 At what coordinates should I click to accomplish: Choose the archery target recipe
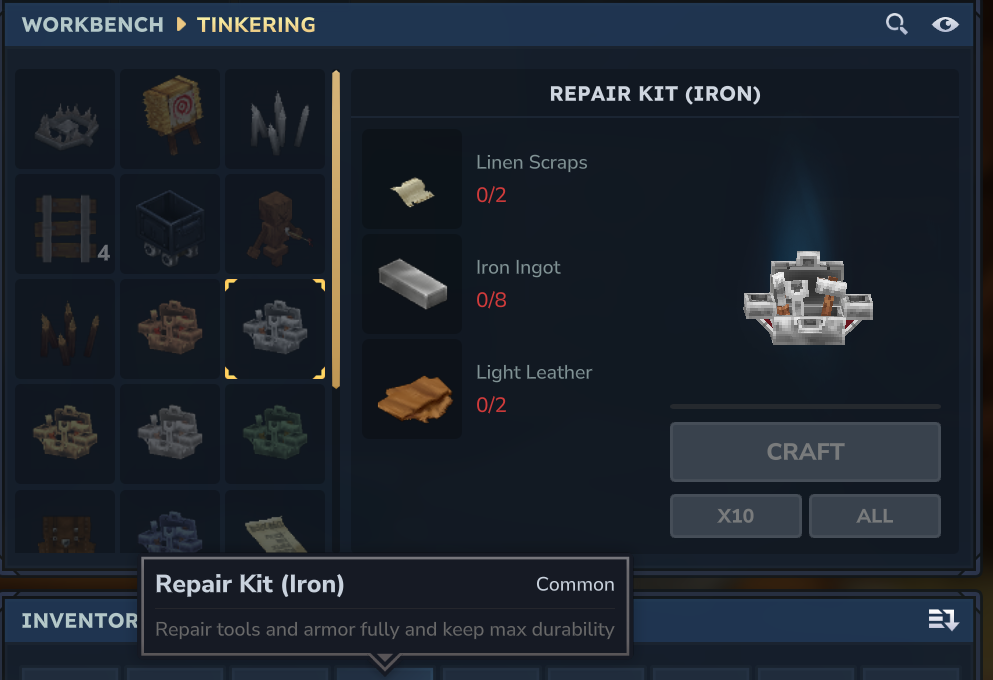pyautogui.click(x=170, y=119)
